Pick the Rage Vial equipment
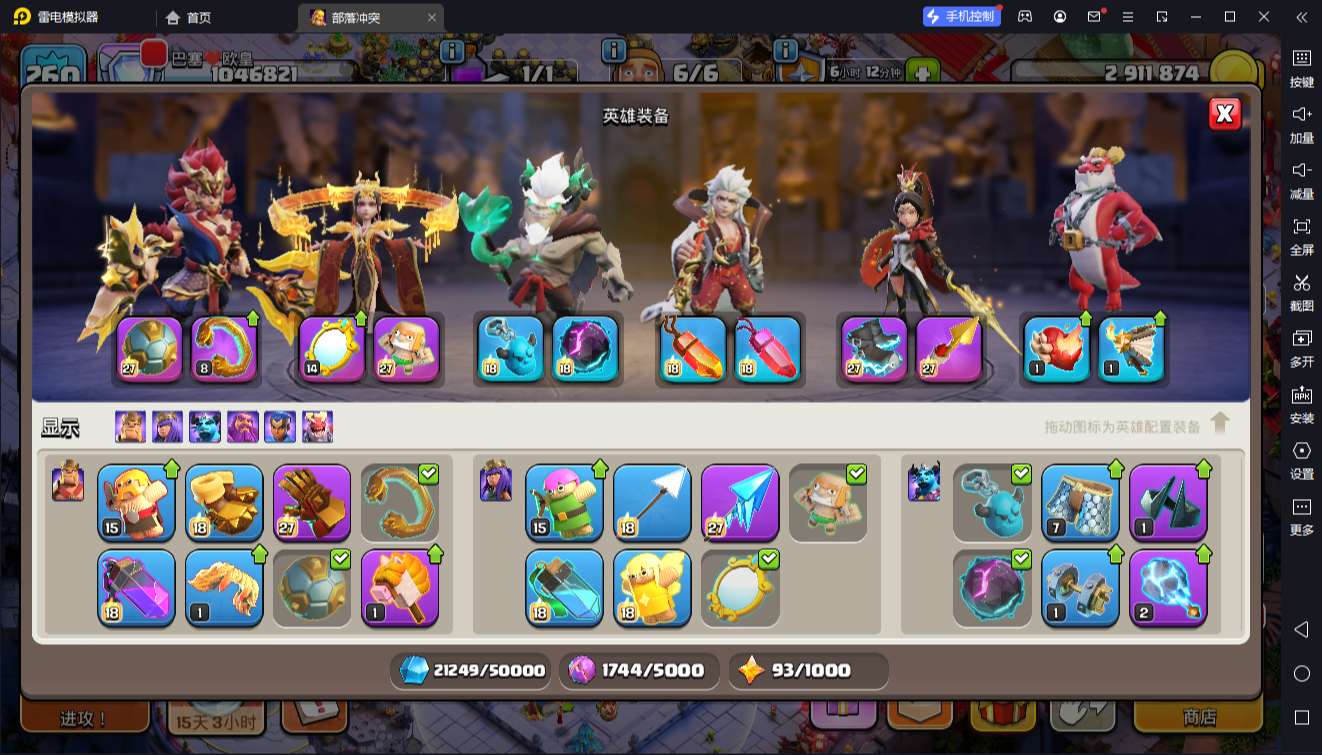This screenshot has height=755, width=1322. click(x=136, y=587)
